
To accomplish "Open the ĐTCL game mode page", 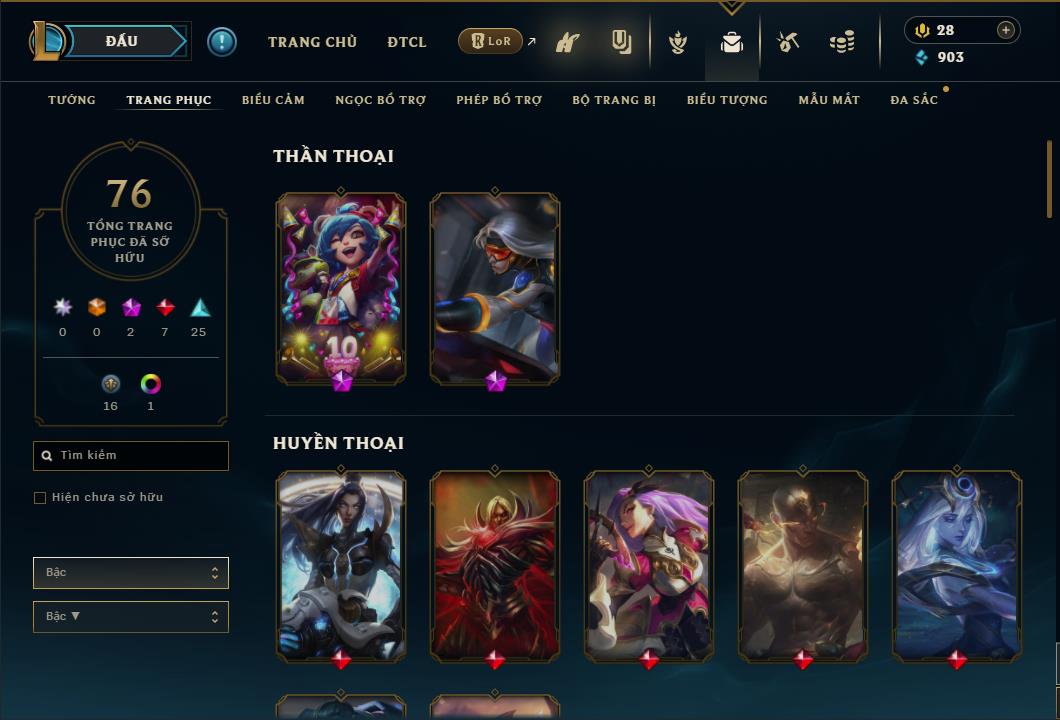I will coord(407,42).
